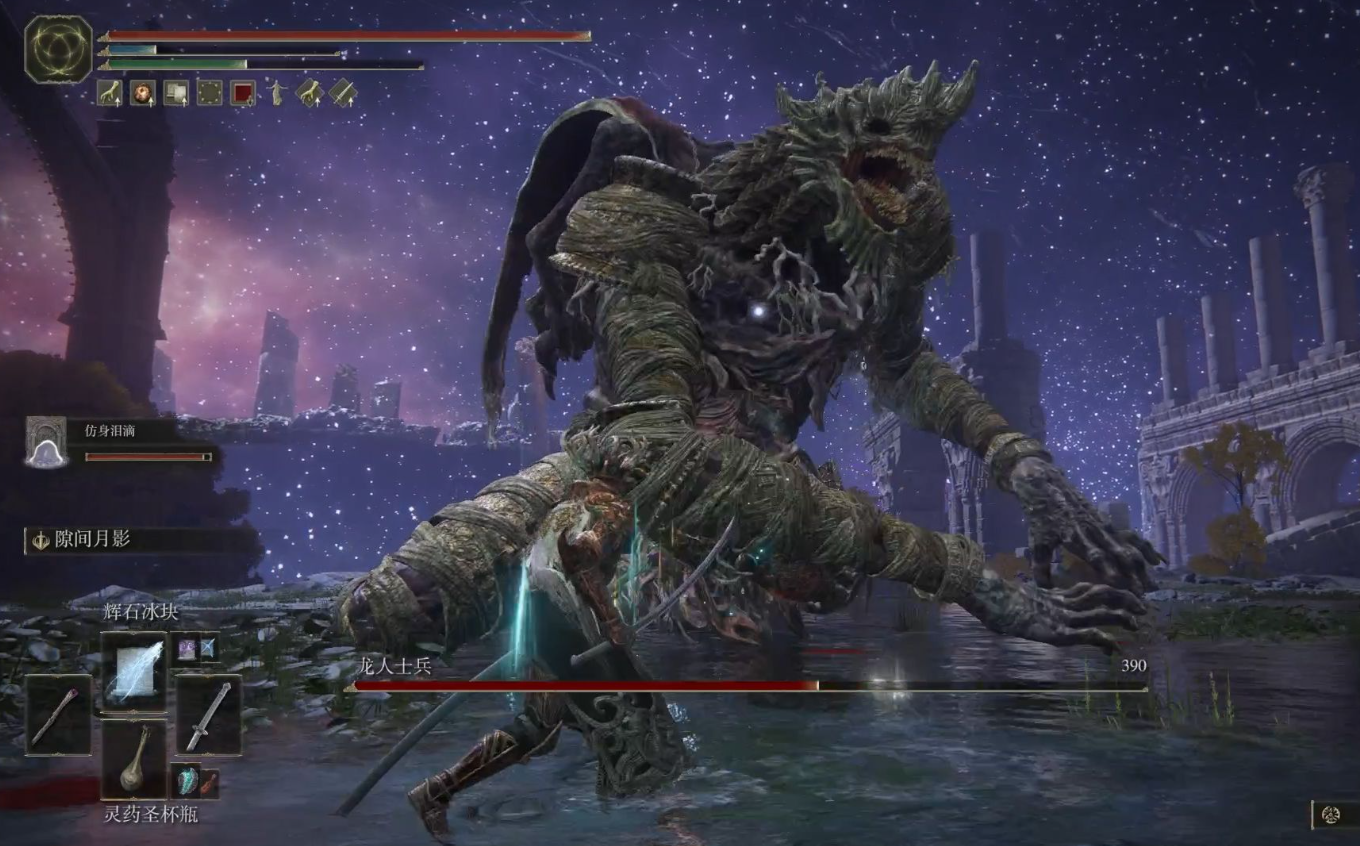Select the dotted circle status effect icon
1360x846 pixels.
click(x=209, y=93)
